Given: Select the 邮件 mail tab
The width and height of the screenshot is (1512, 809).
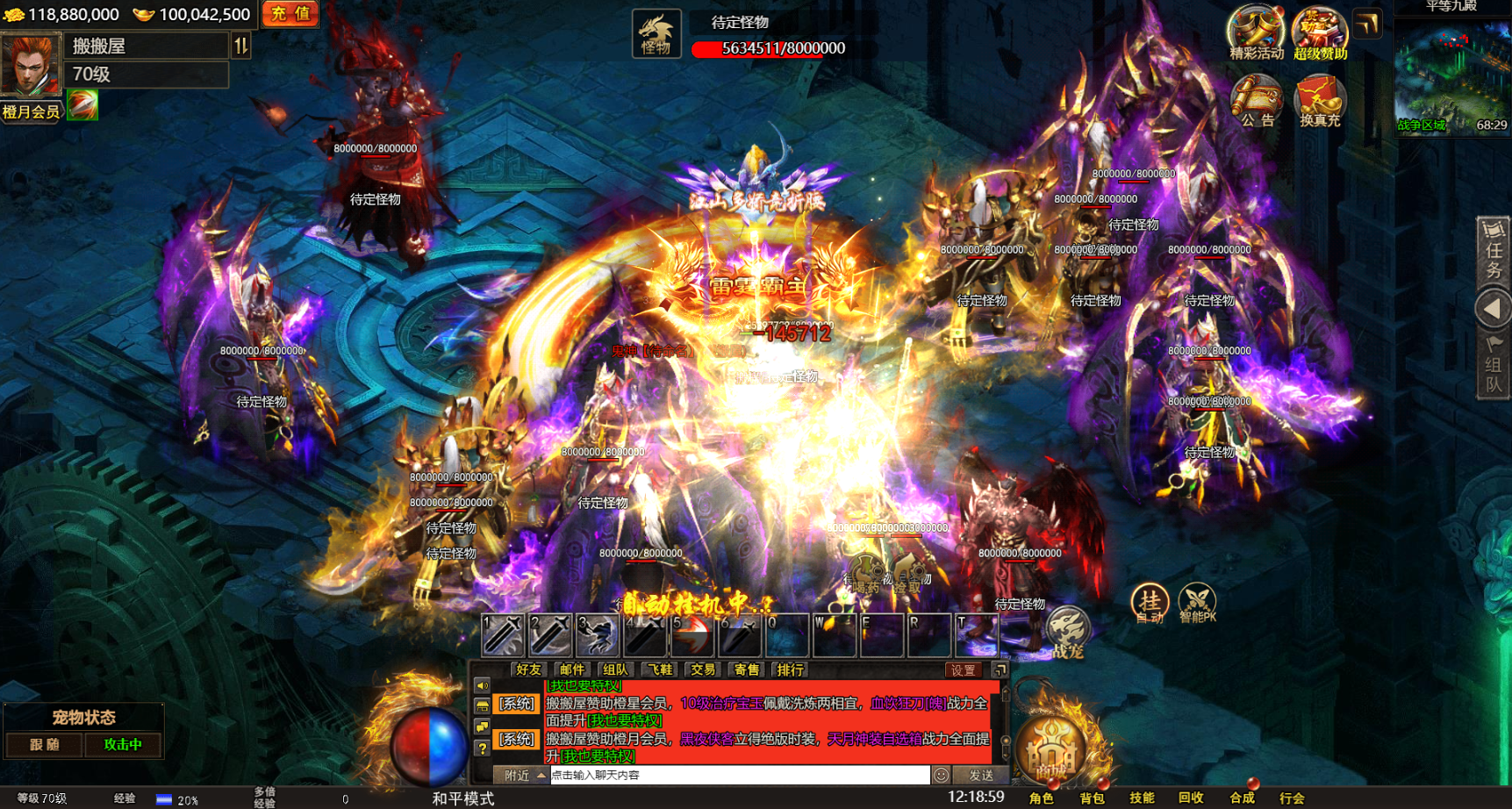Looking at the screenshot, I should pyautogui.click(x=572, y=669).
